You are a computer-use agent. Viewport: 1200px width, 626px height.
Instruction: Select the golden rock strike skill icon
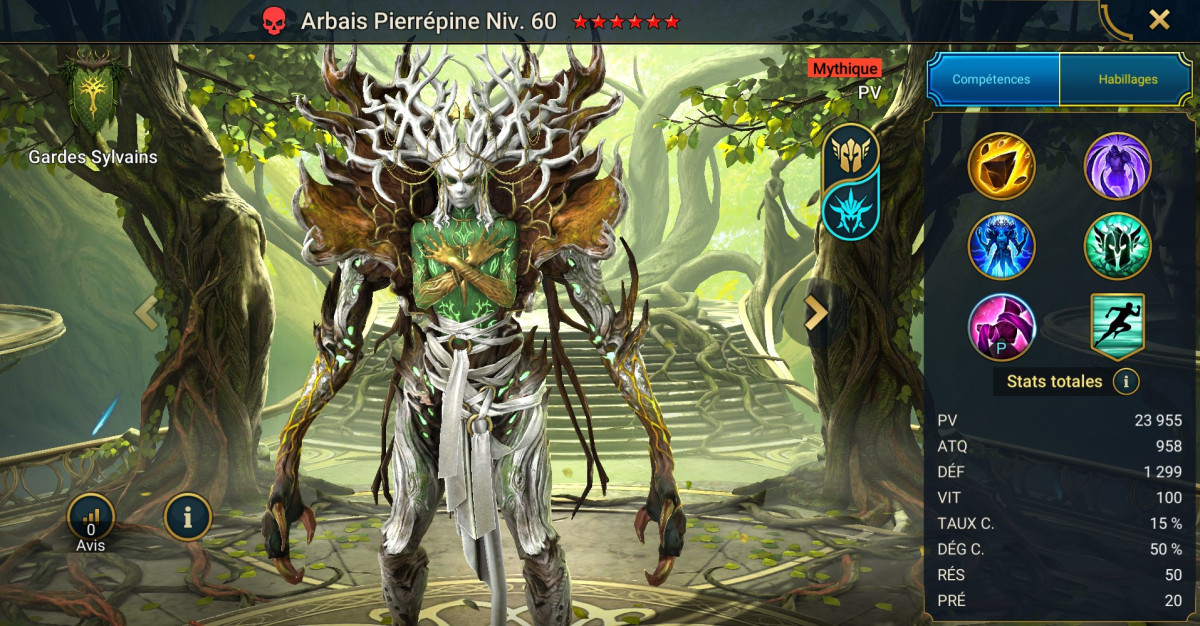click(1001, 166)
